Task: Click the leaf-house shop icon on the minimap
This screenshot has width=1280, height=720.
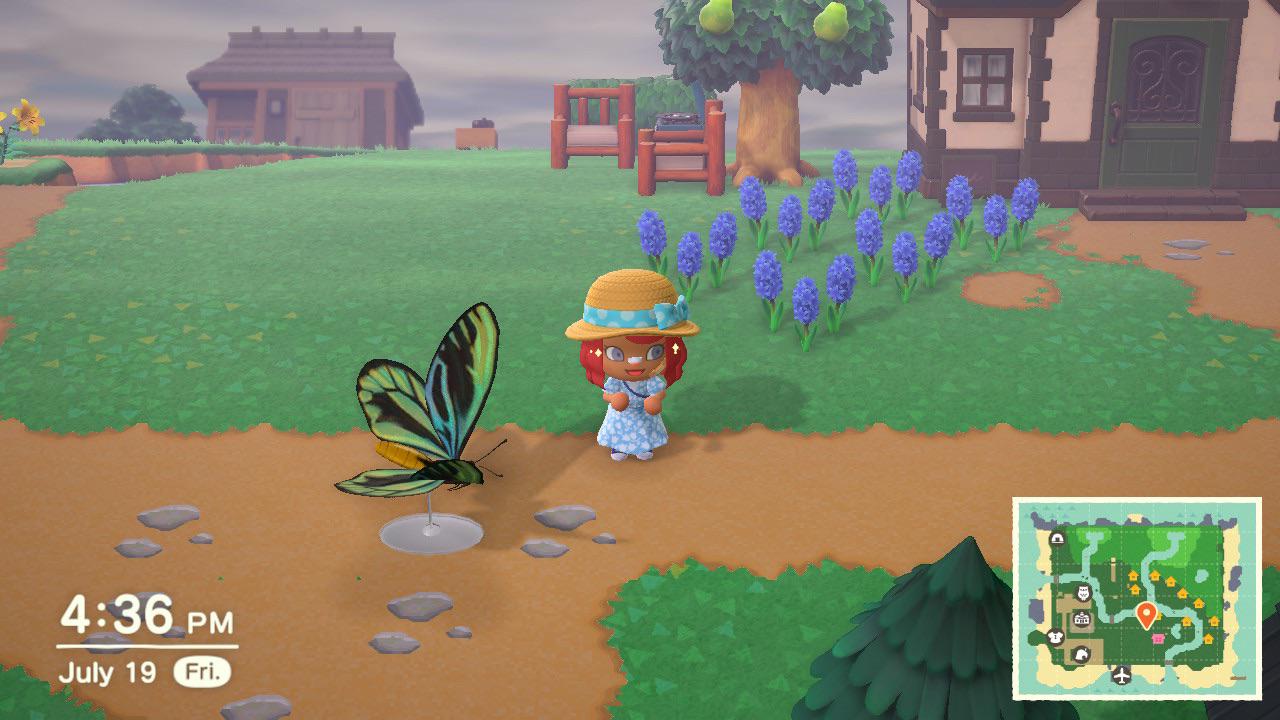Action: tap(1082, 653)
